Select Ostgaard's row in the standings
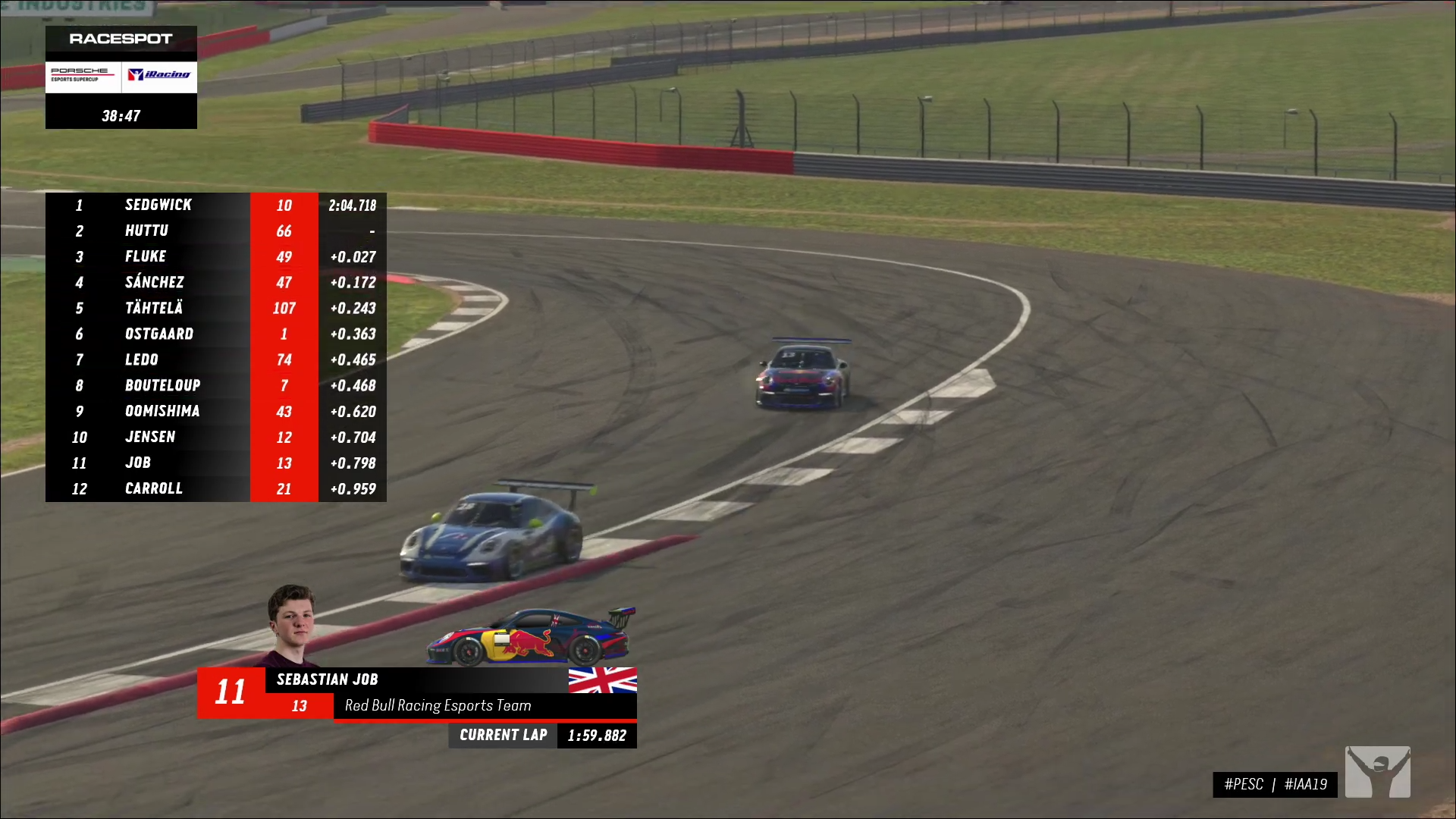The image size is (1456, 819). 215,334
